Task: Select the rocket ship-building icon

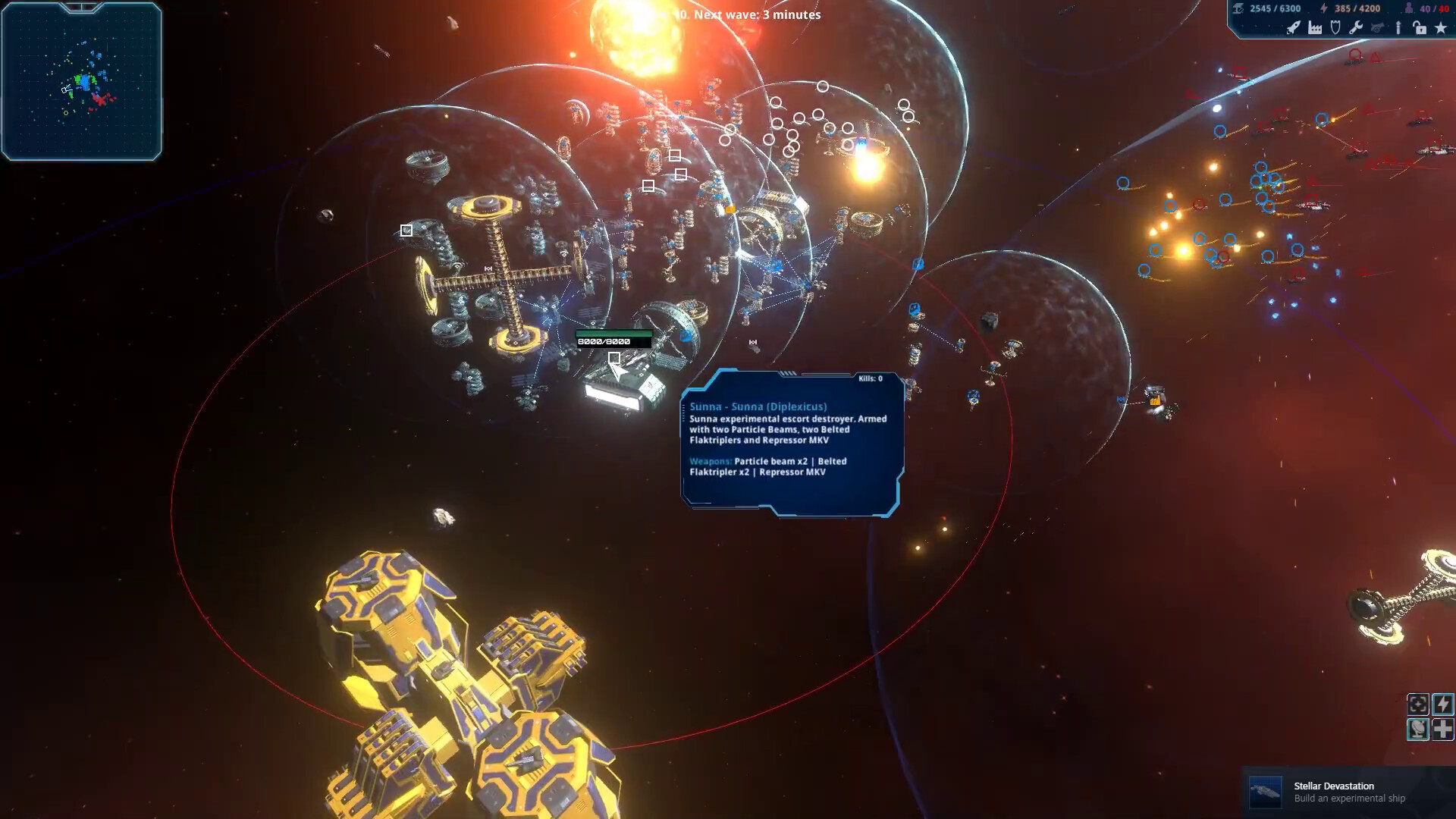Action: click(x=1294, y=27)
